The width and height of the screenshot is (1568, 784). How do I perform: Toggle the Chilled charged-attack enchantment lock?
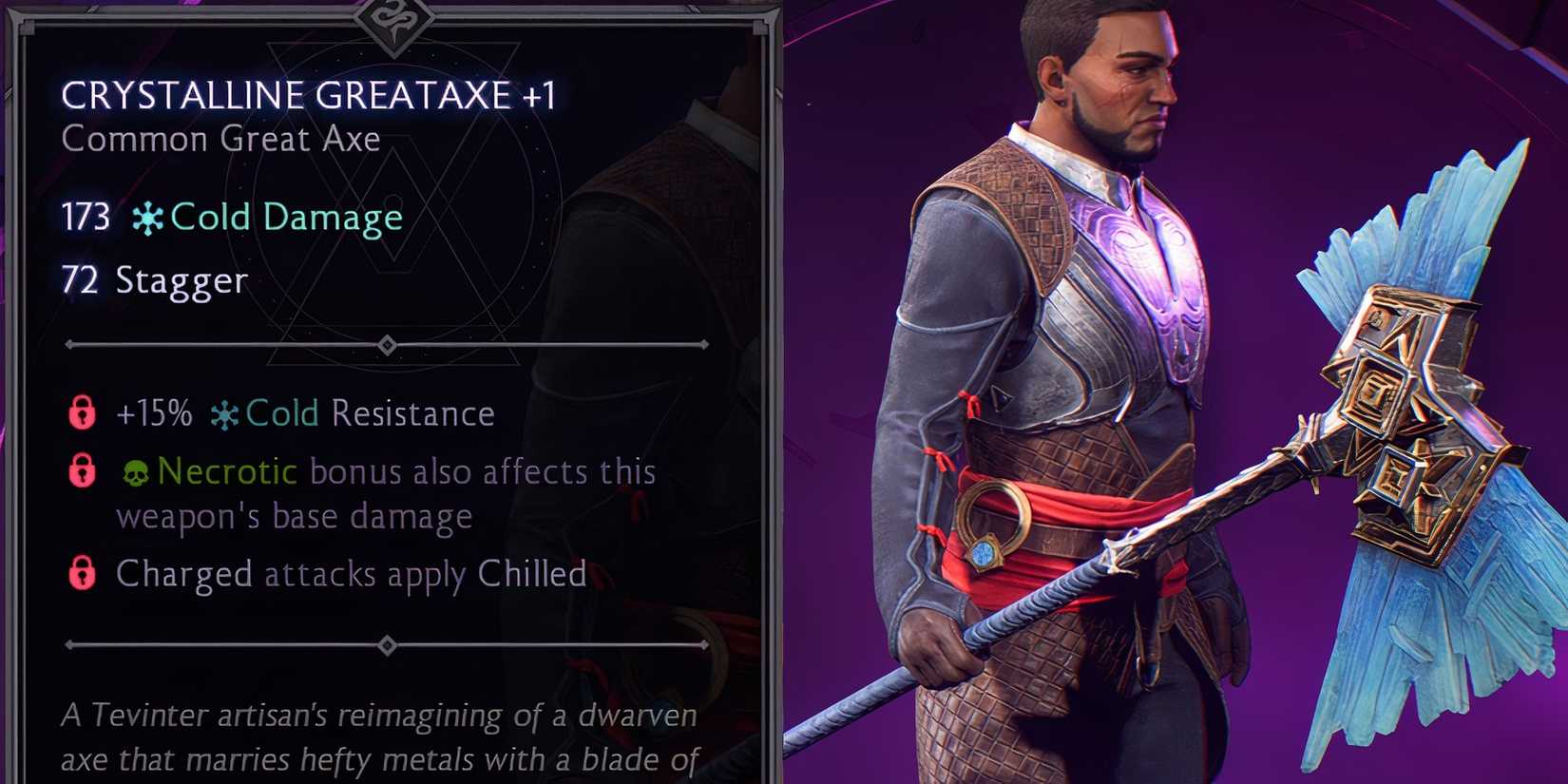81,573
